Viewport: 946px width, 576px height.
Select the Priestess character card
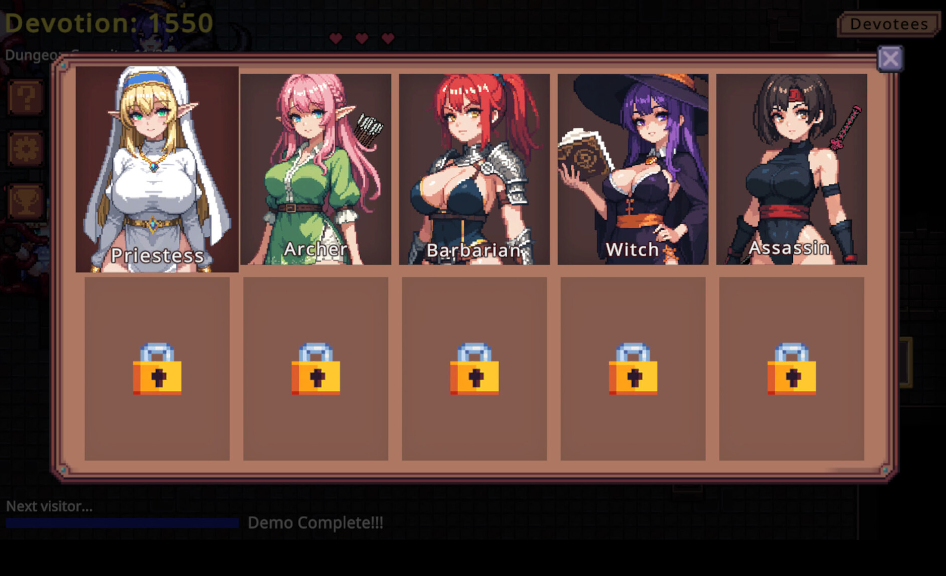[x=157, y=169]
